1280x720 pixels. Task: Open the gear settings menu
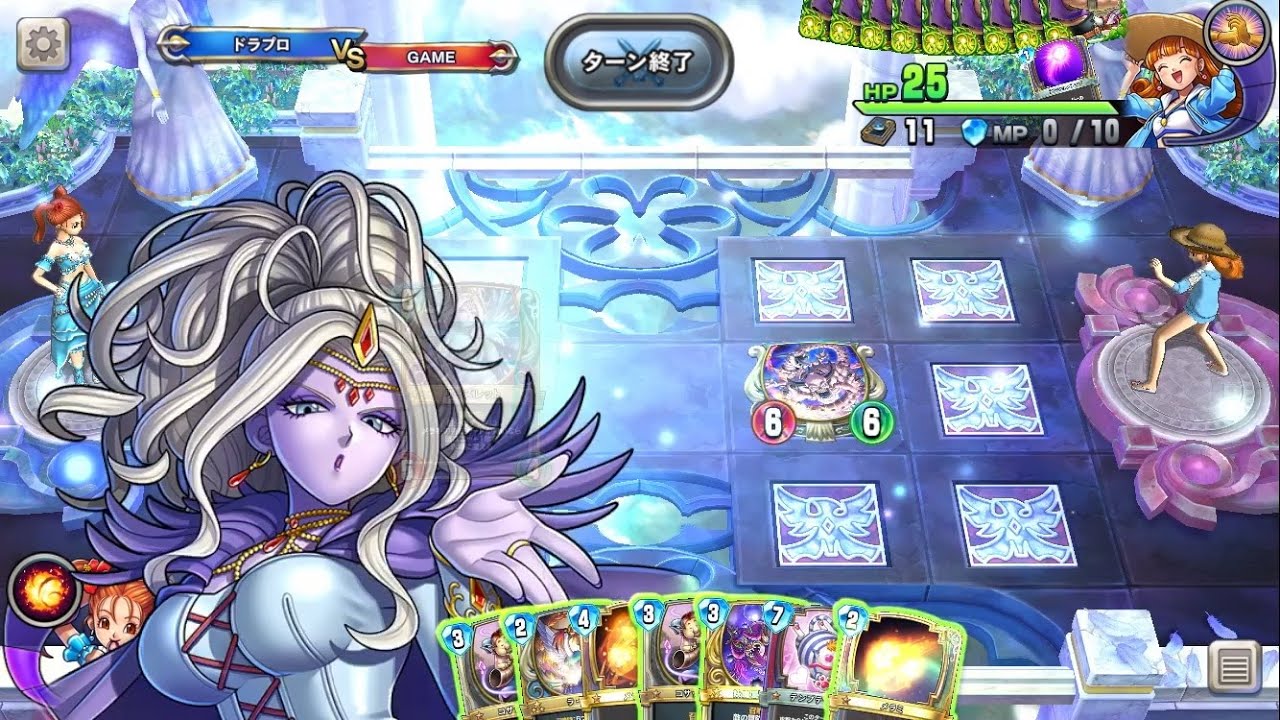(43, 44)
